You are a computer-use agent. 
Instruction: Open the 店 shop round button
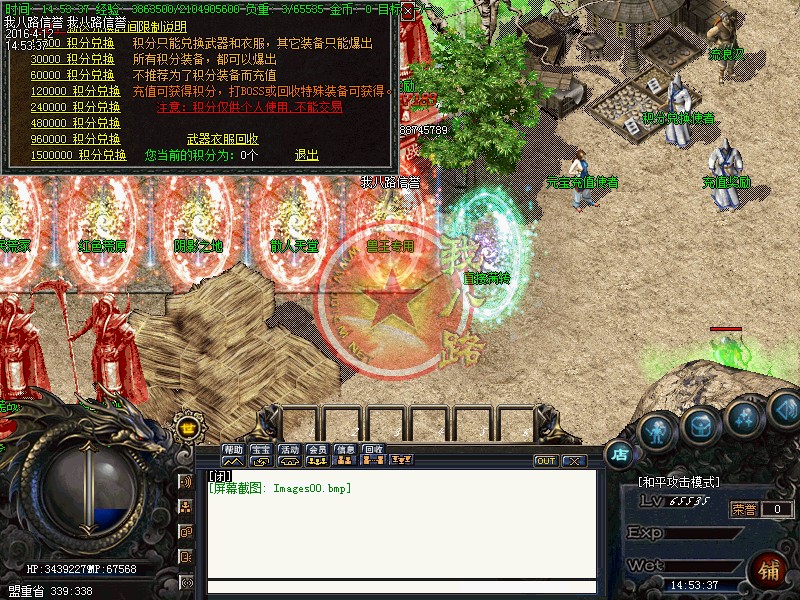click(x=620, y=454)
